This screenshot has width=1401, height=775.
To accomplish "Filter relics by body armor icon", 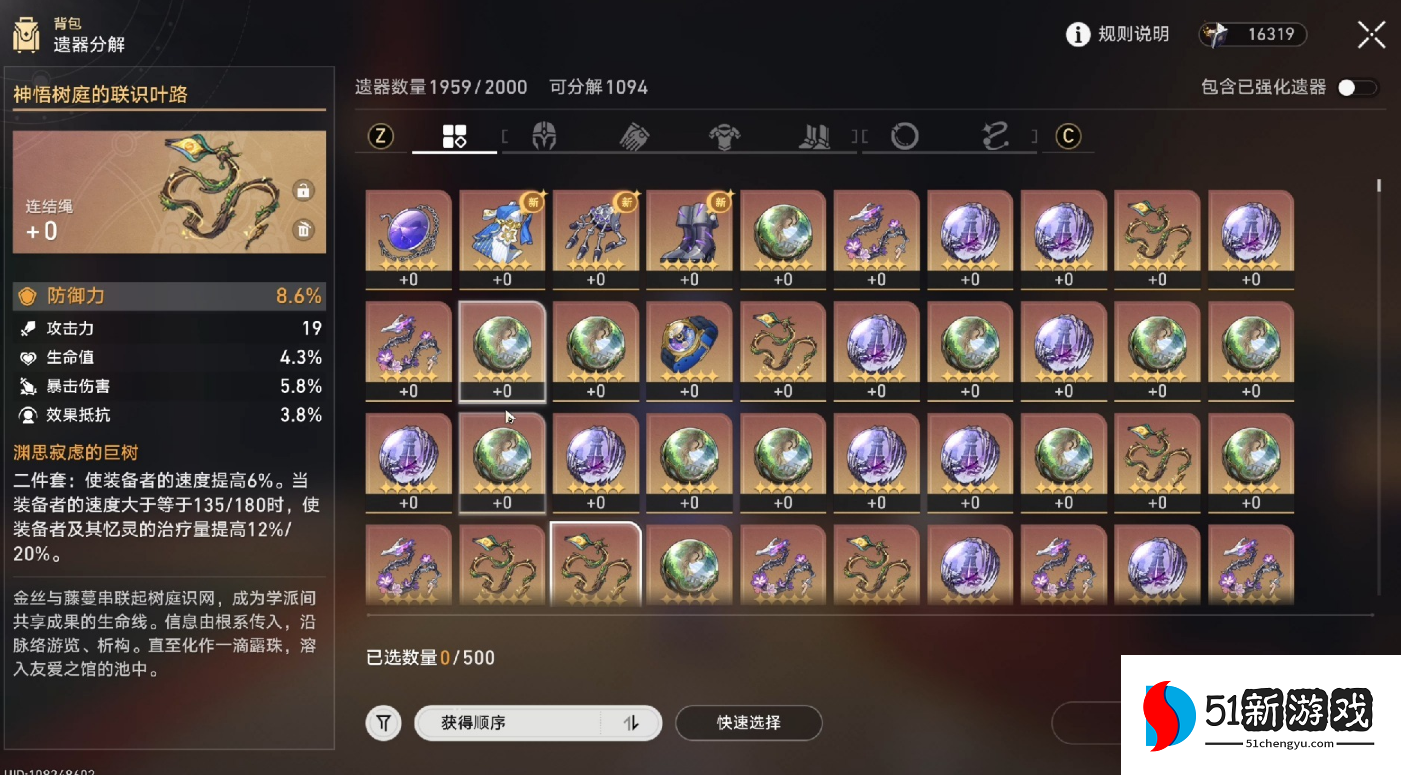I will [x=725, y=137].
